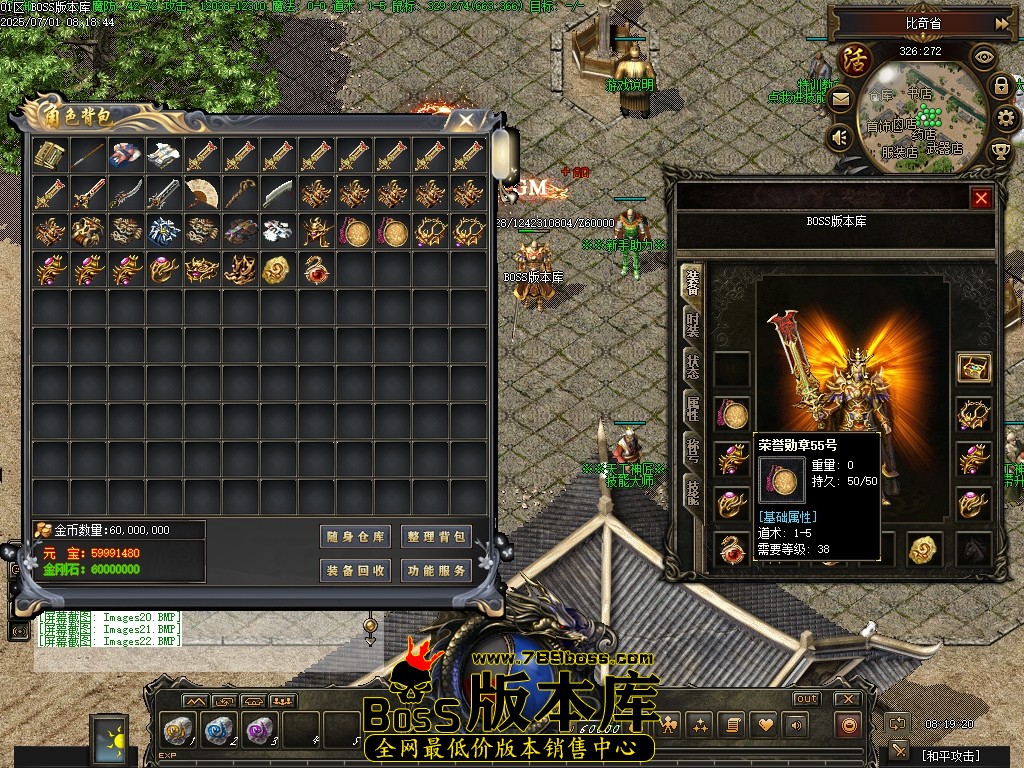Open the attributes (属性) tab
Screen dimensions: 1024x768
click(692, 407)
